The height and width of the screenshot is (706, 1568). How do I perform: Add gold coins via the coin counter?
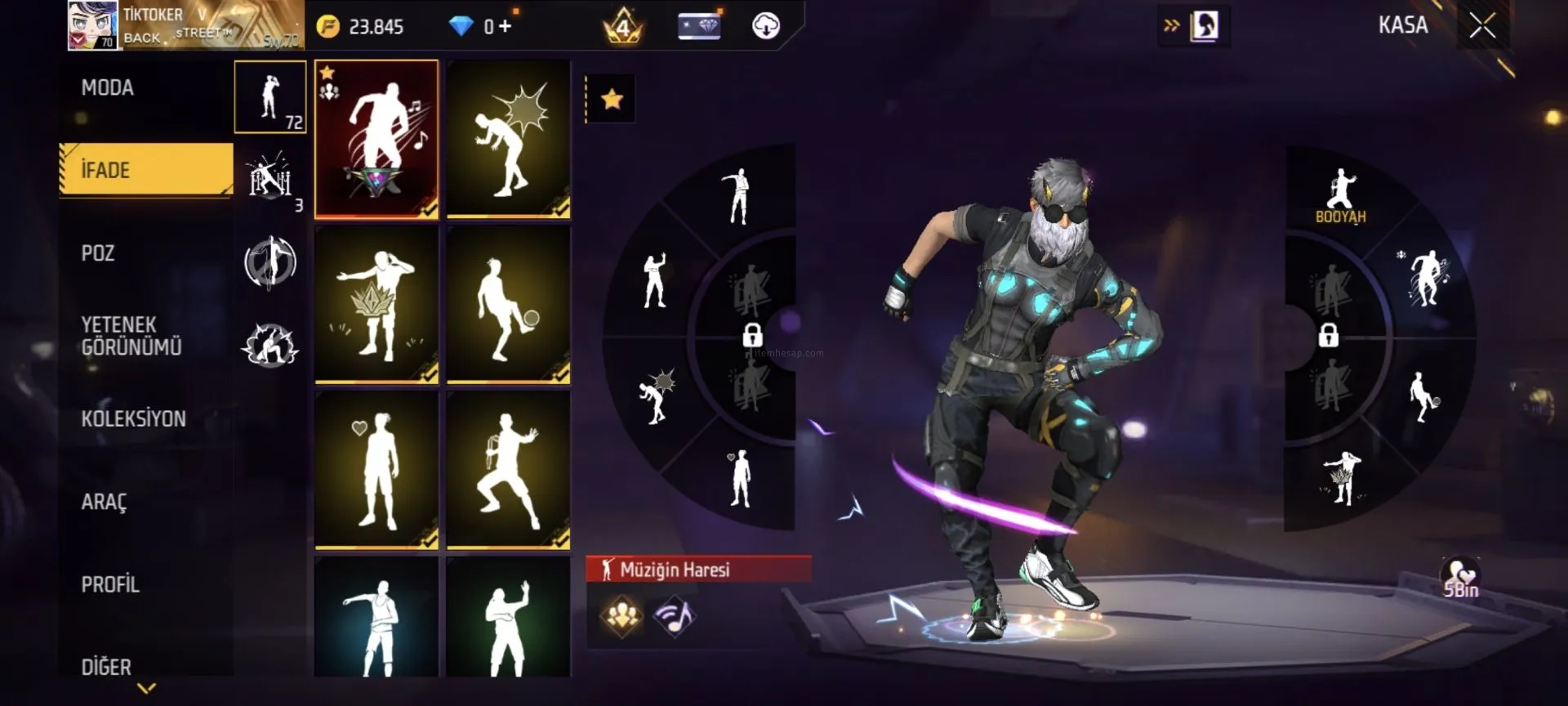click(360, 27)
